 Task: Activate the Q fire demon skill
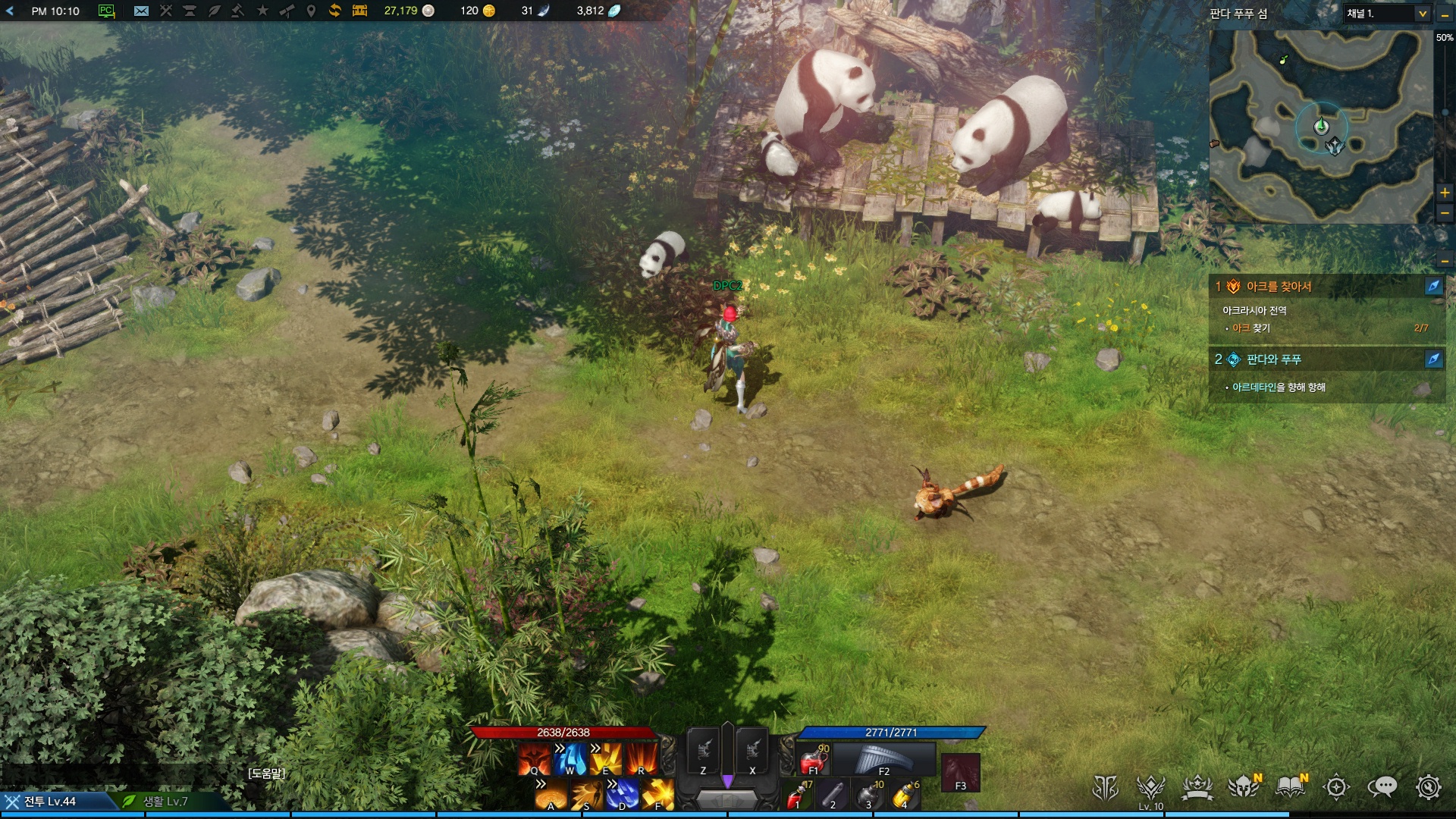[534, 759]
